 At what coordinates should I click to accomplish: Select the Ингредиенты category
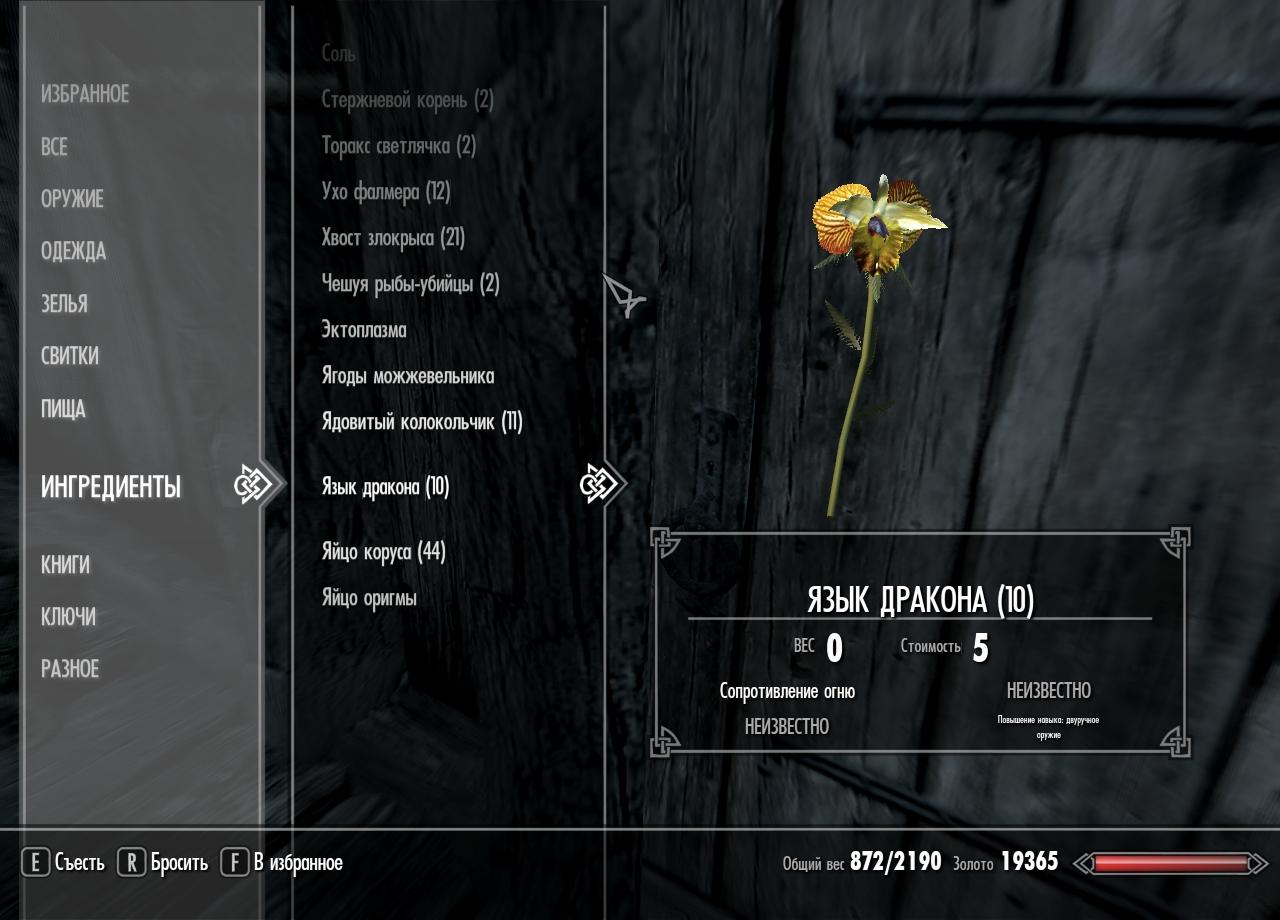111,487
